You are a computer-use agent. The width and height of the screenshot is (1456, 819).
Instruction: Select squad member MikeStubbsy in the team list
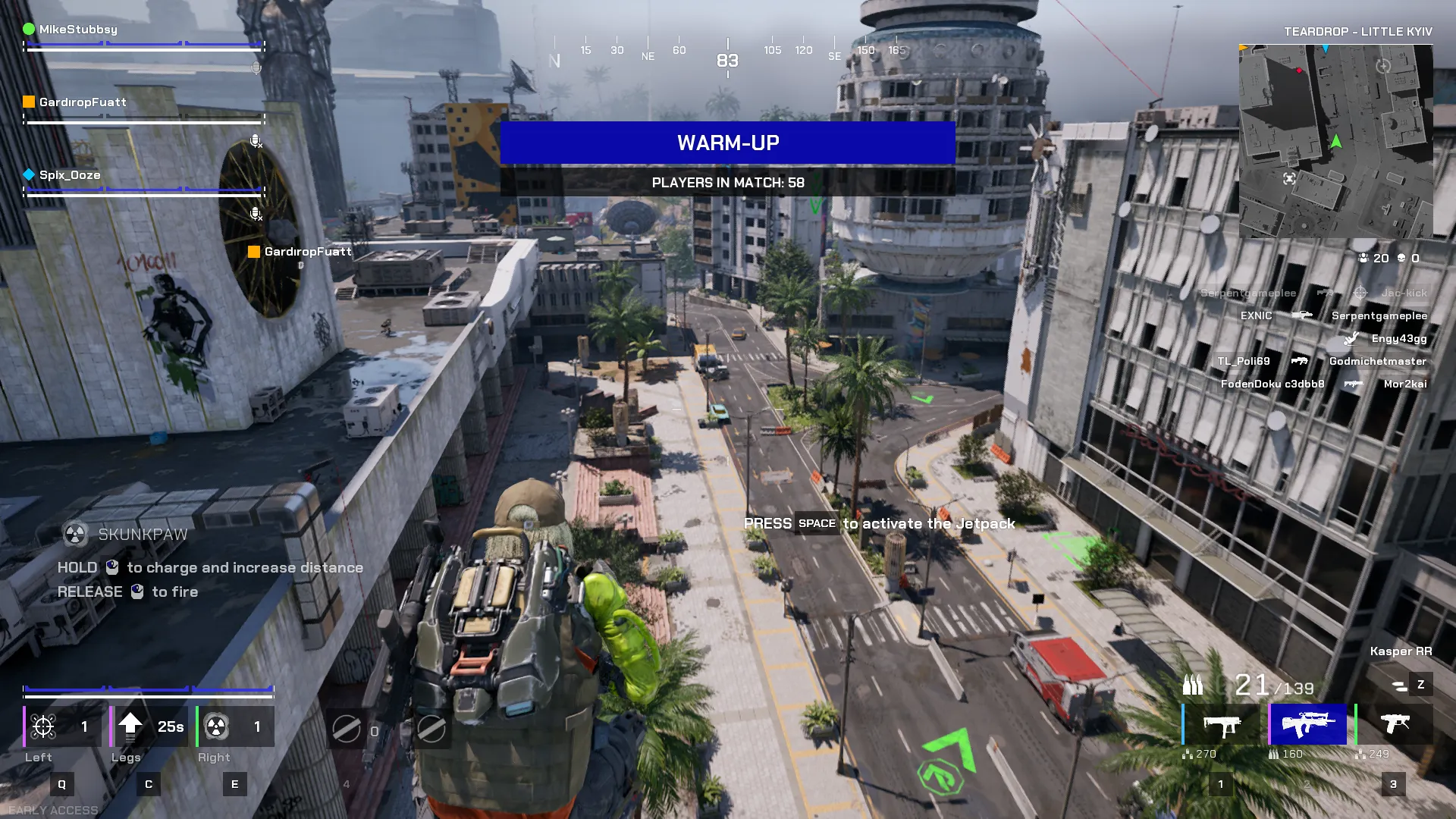coord(78,30)
